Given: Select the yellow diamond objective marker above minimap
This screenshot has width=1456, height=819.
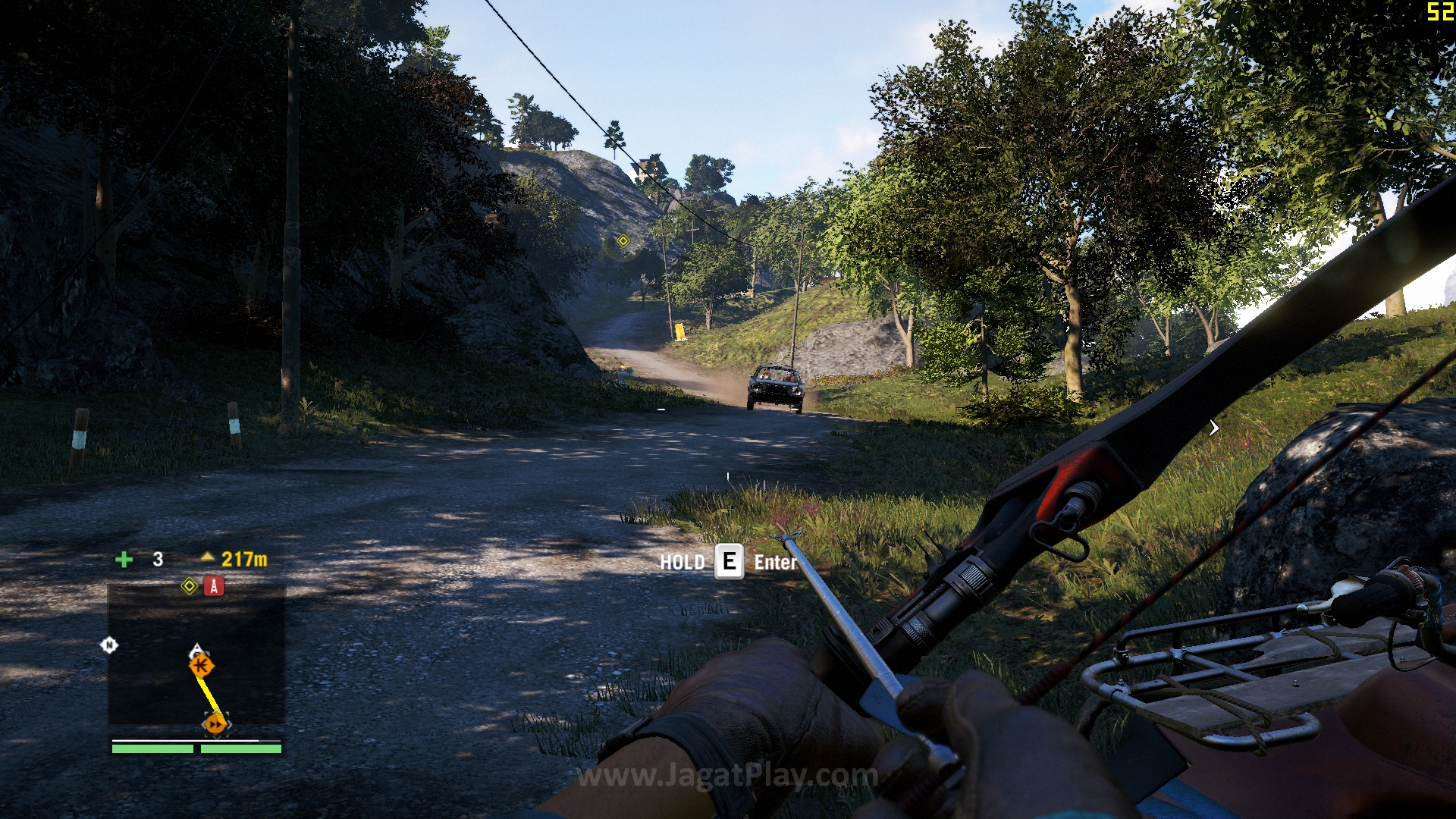Looking at the screenshot, I should pos(190,586).
